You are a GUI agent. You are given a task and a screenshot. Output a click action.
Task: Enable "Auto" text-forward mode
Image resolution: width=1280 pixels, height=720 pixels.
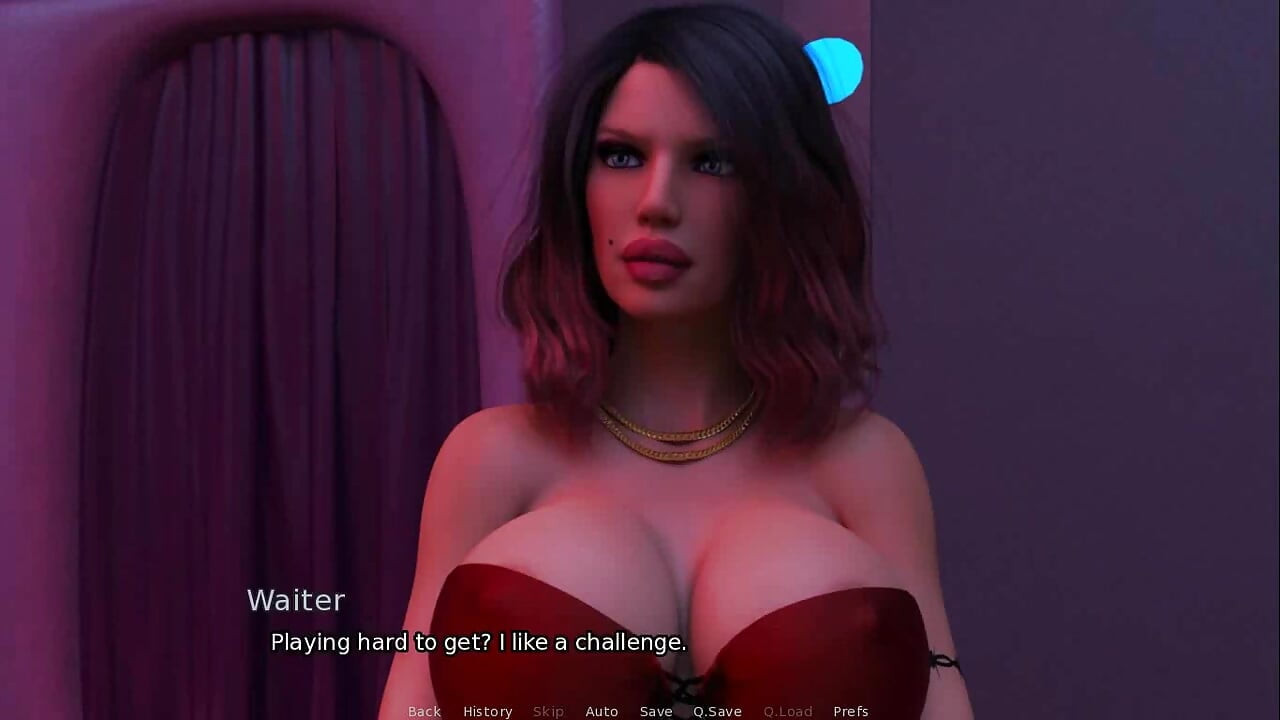602,711
